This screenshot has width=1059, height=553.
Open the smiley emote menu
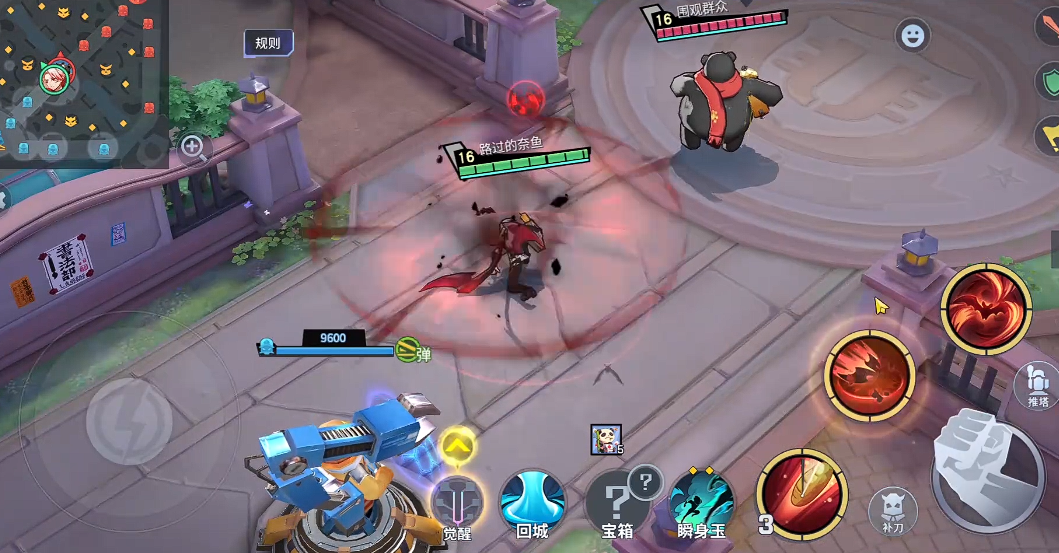point(912,36)
